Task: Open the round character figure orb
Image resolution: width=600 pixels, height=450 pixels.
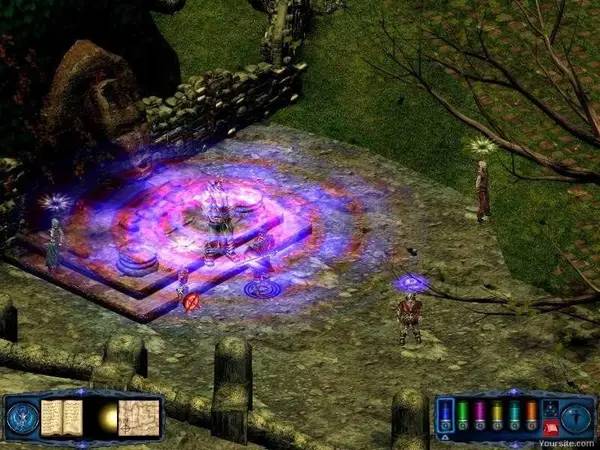Action: (578, 417)
